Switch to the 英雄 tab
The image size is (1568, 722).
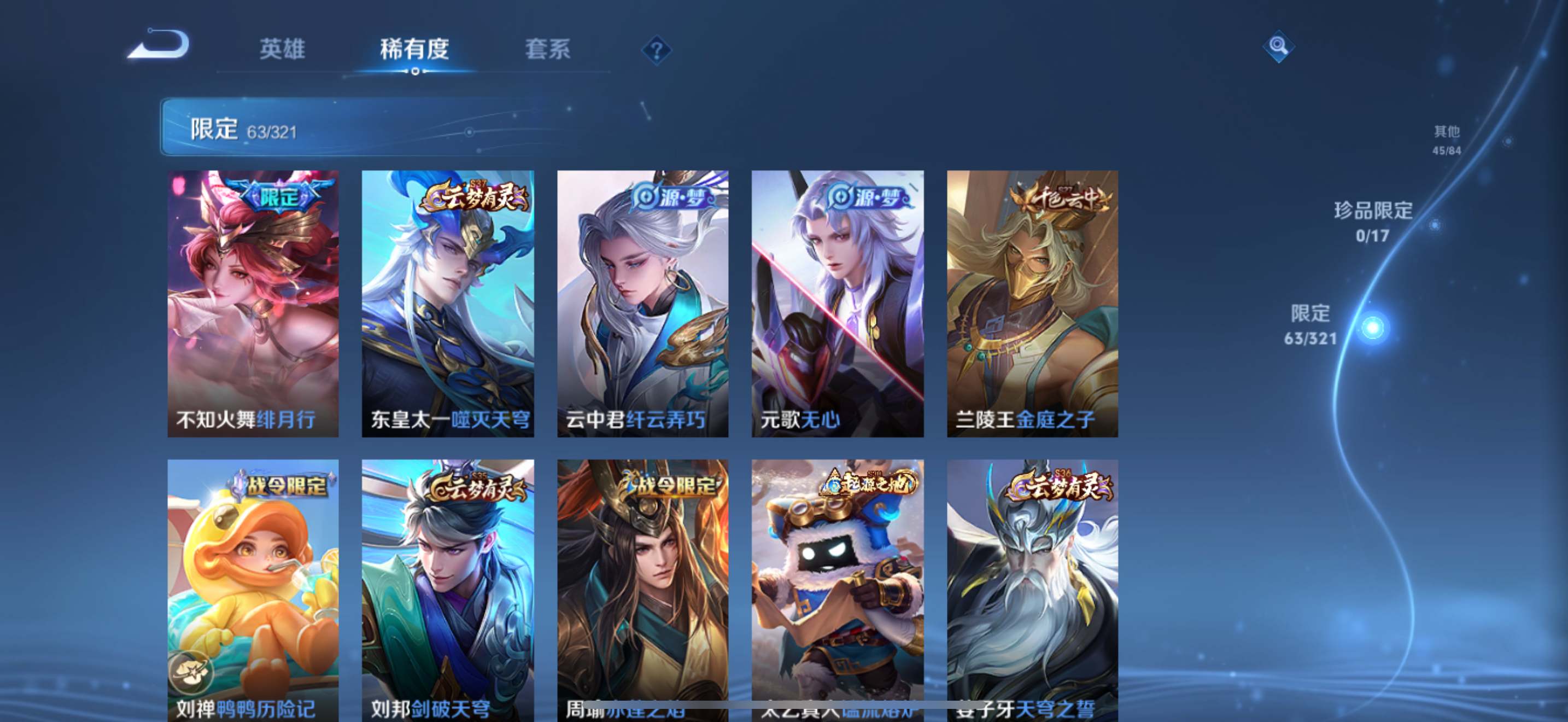tap(282, 49)
